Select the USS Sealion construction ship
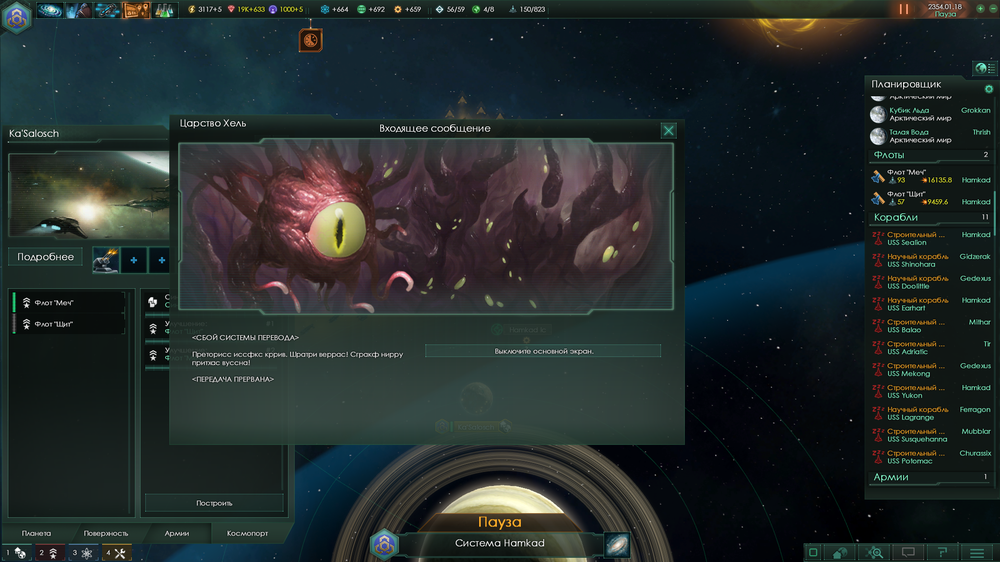Screen dimensions: 1000x562 [x=930, y=238]
